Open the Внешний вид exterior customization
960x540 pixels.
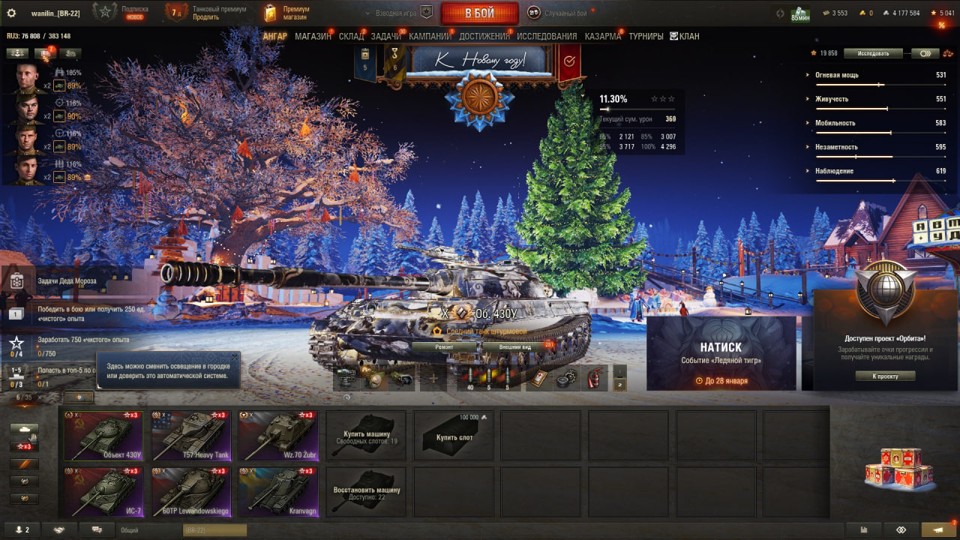pos(514,346)
